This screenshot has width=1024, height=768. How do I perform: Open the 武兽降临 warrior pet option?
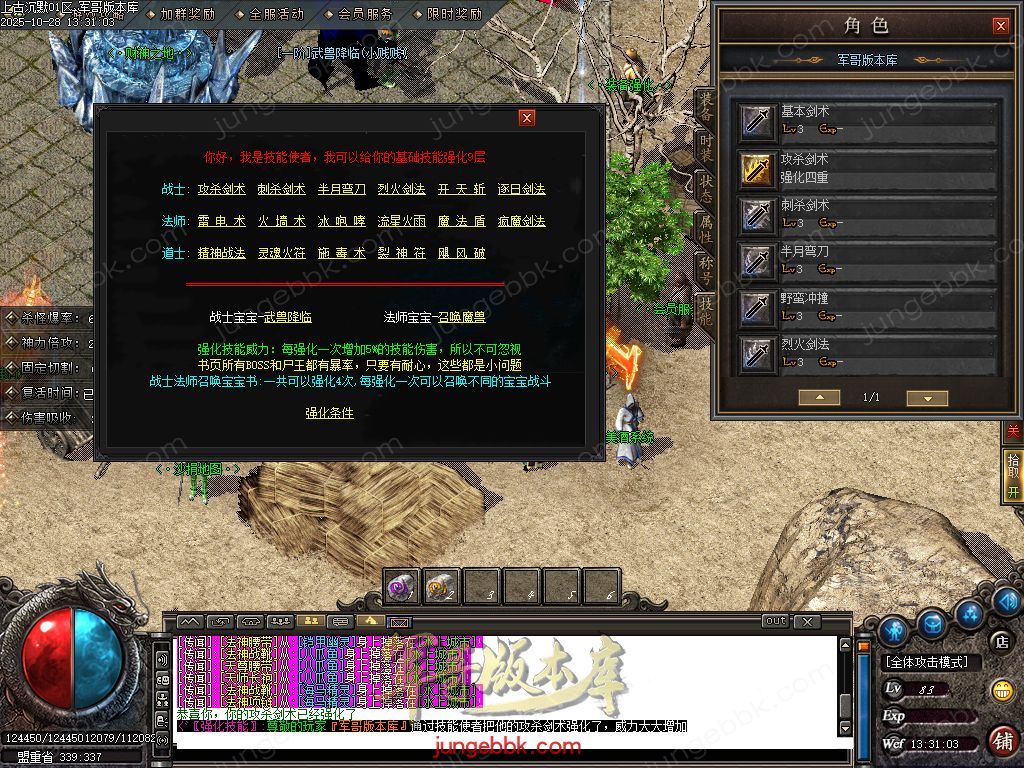[x=288, y=317]
